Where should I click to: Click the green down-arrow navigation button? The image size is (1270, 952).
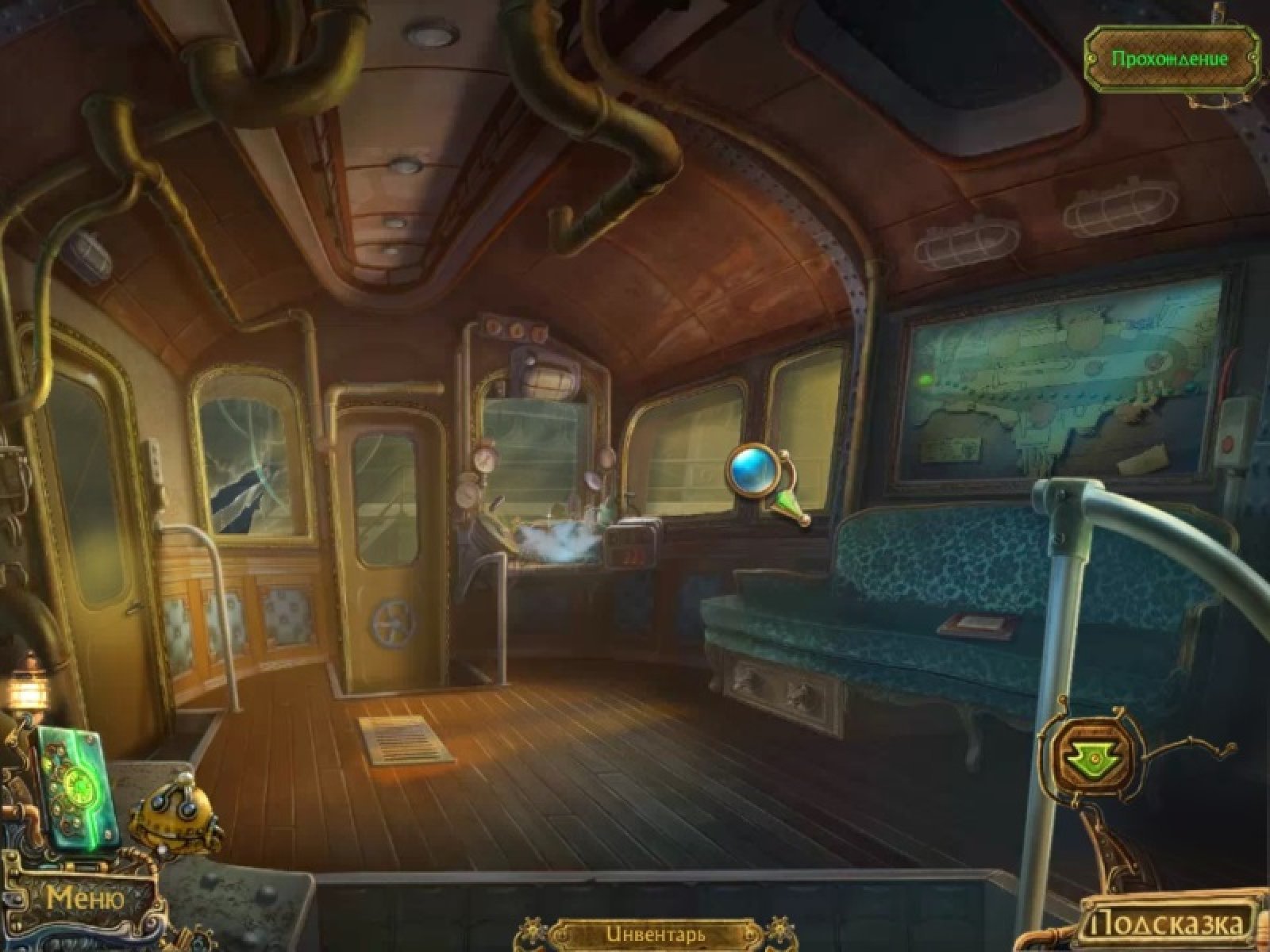coord(1092,761)
